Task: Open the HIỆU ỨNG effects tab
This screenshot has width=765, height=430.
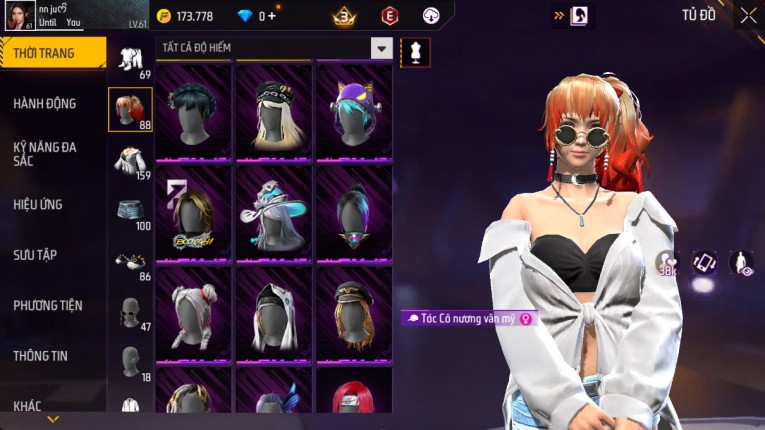Action: click(x=38, y=204)
